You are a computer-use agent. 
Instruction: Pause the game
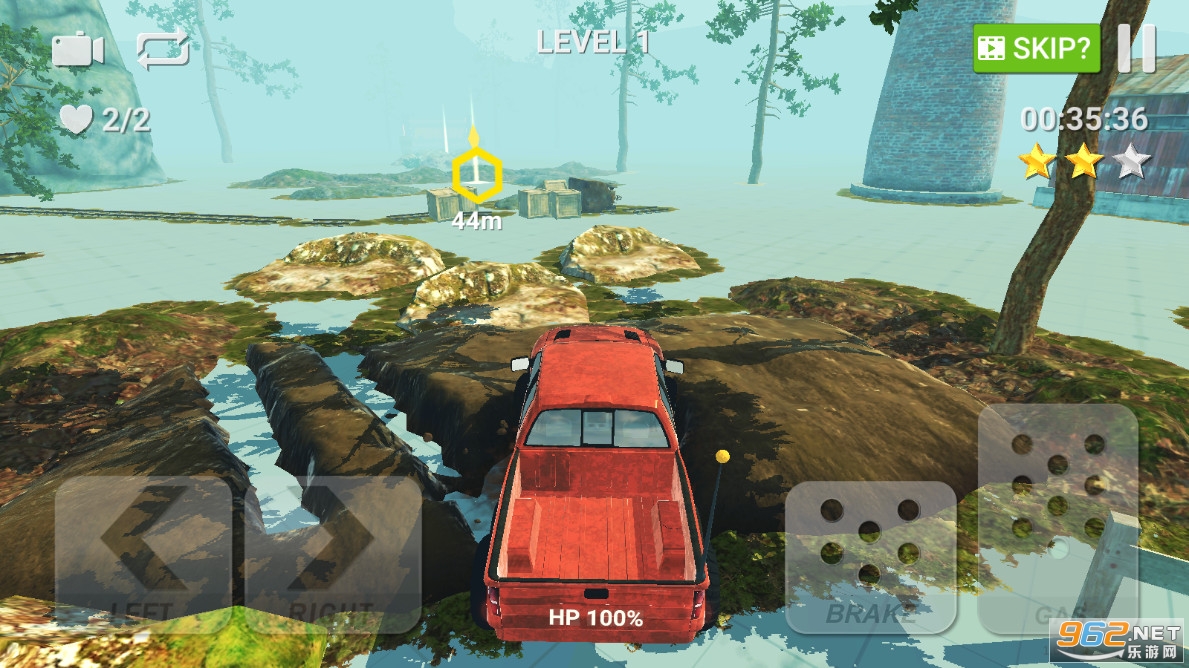(x=1136, y=48)
